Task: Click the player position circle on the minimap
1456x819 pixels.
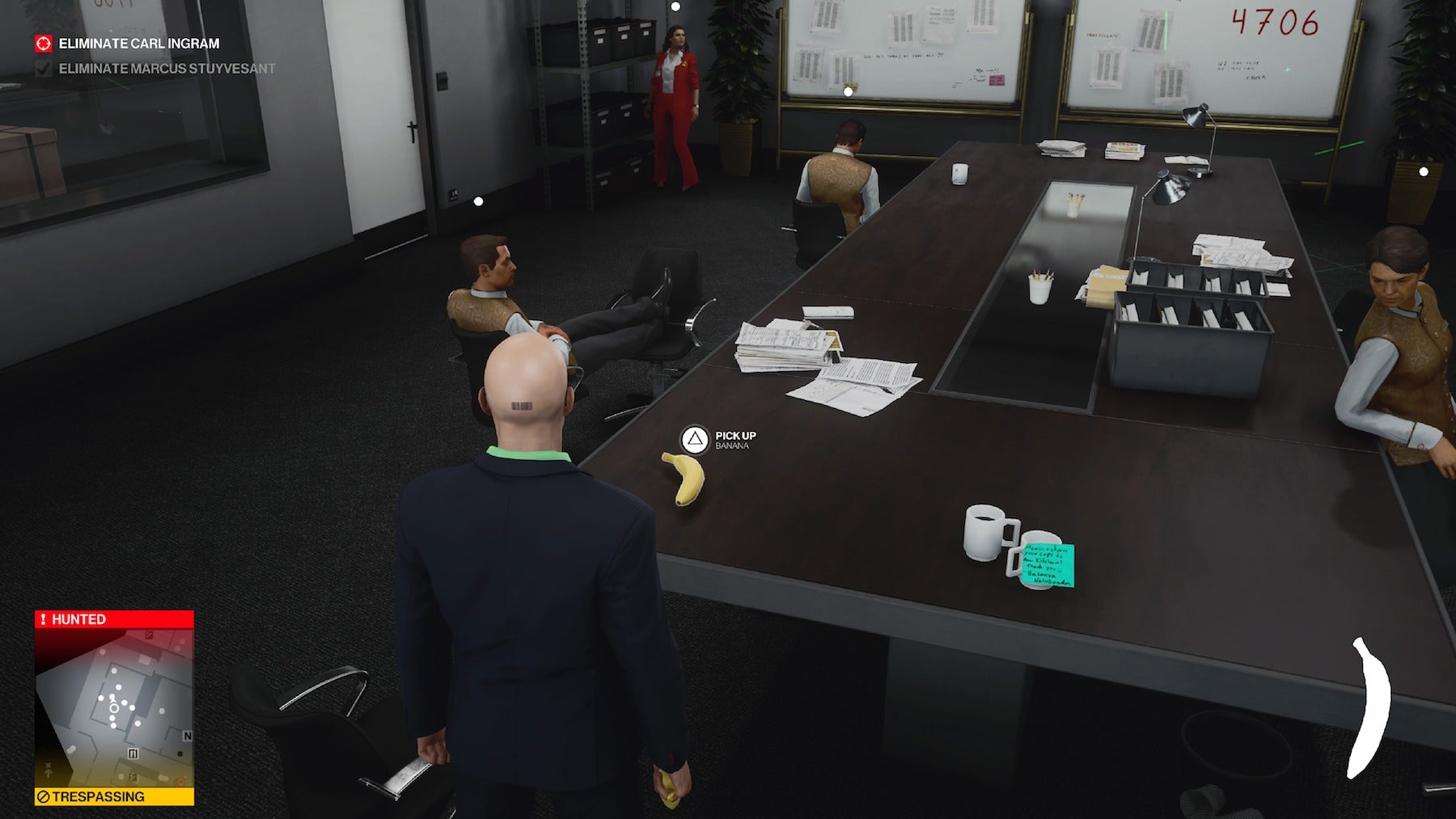Action: point(114,708)
